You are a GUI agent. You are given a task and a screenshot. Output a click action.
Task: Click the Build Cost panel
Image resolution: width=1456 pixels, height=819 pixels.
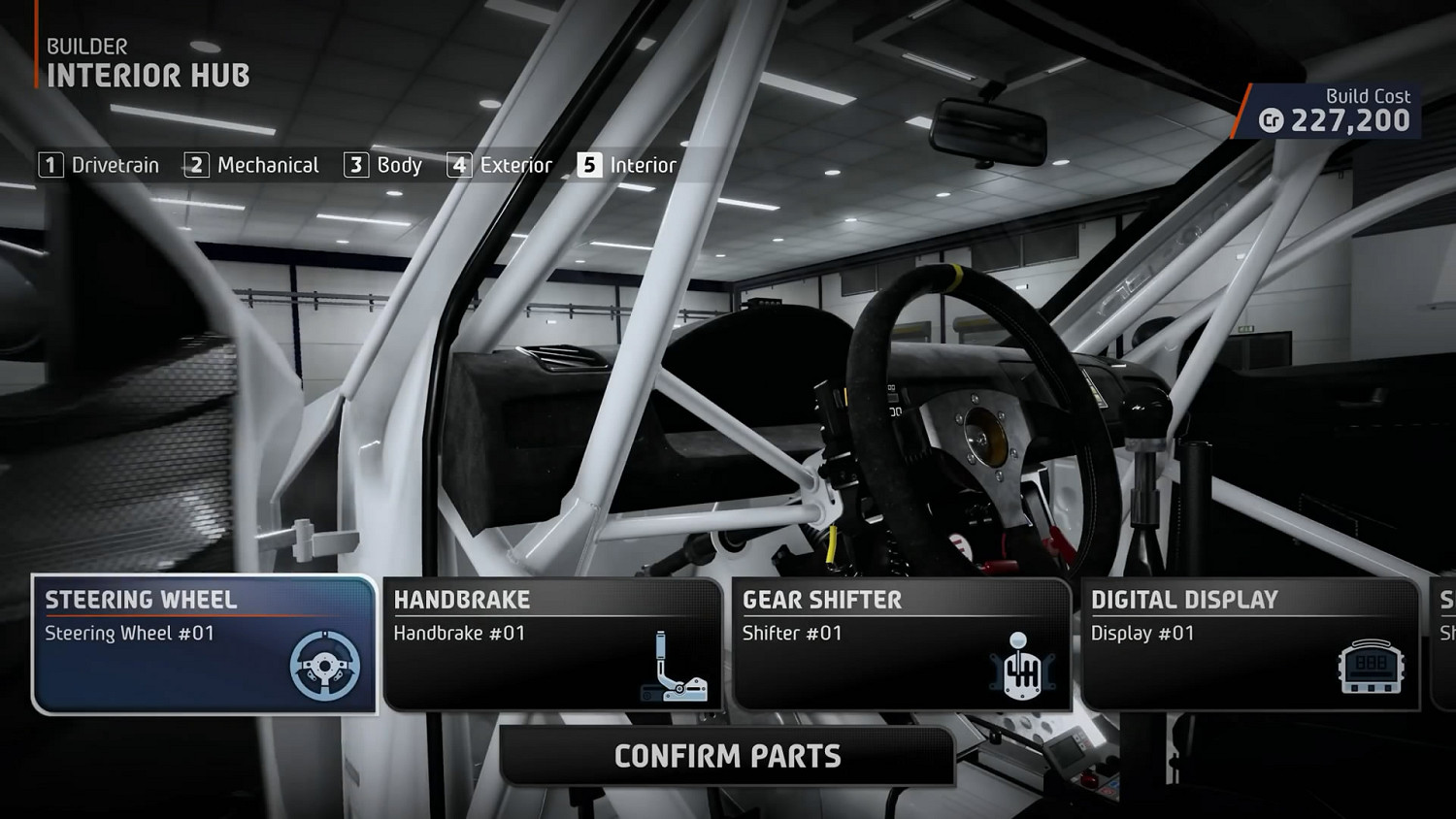[x=1330, y=110]
